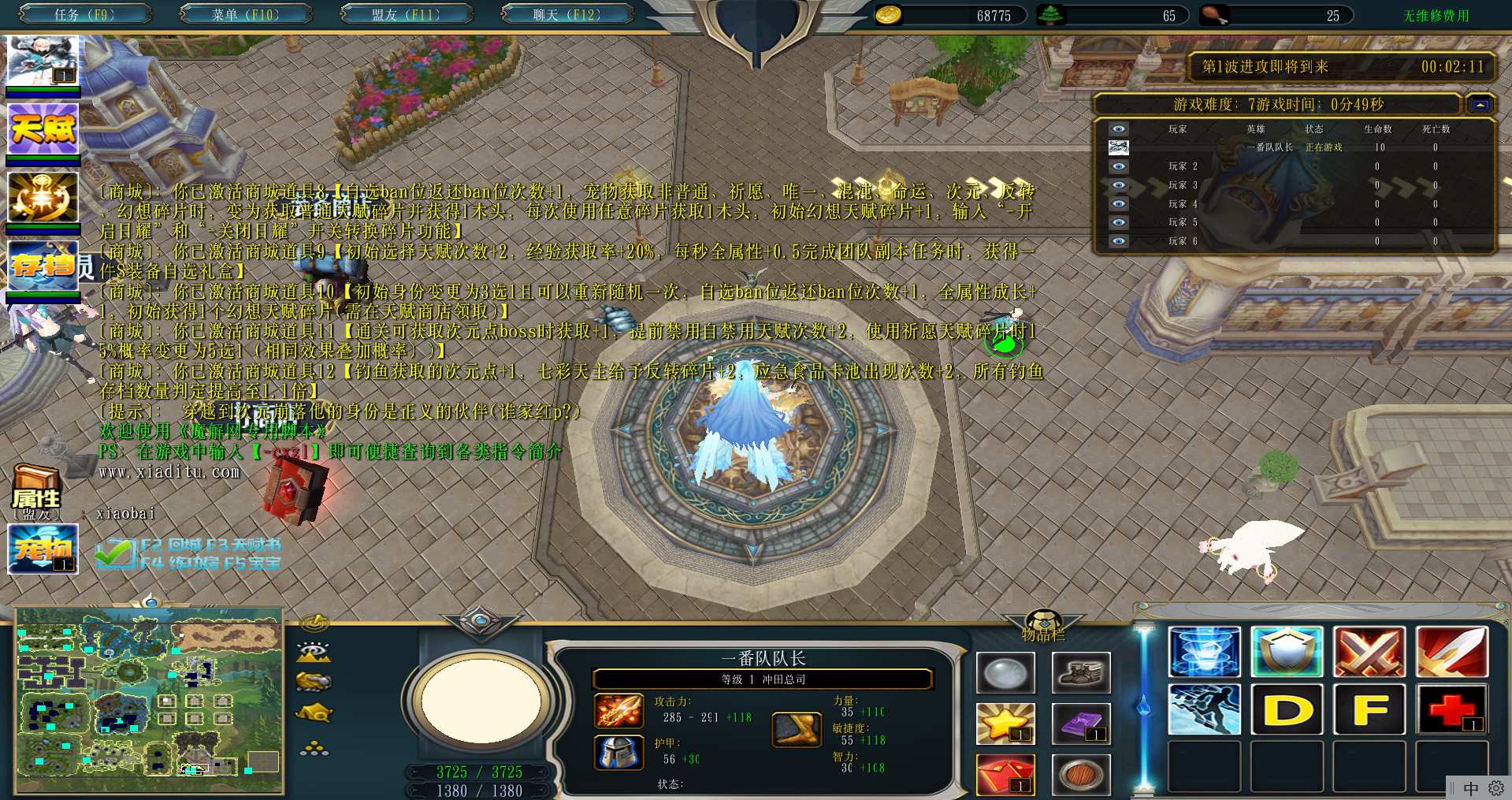Click the 存档 save archive icon
Viewport: 1512px width, 800px height.
[x=43, y=265]
